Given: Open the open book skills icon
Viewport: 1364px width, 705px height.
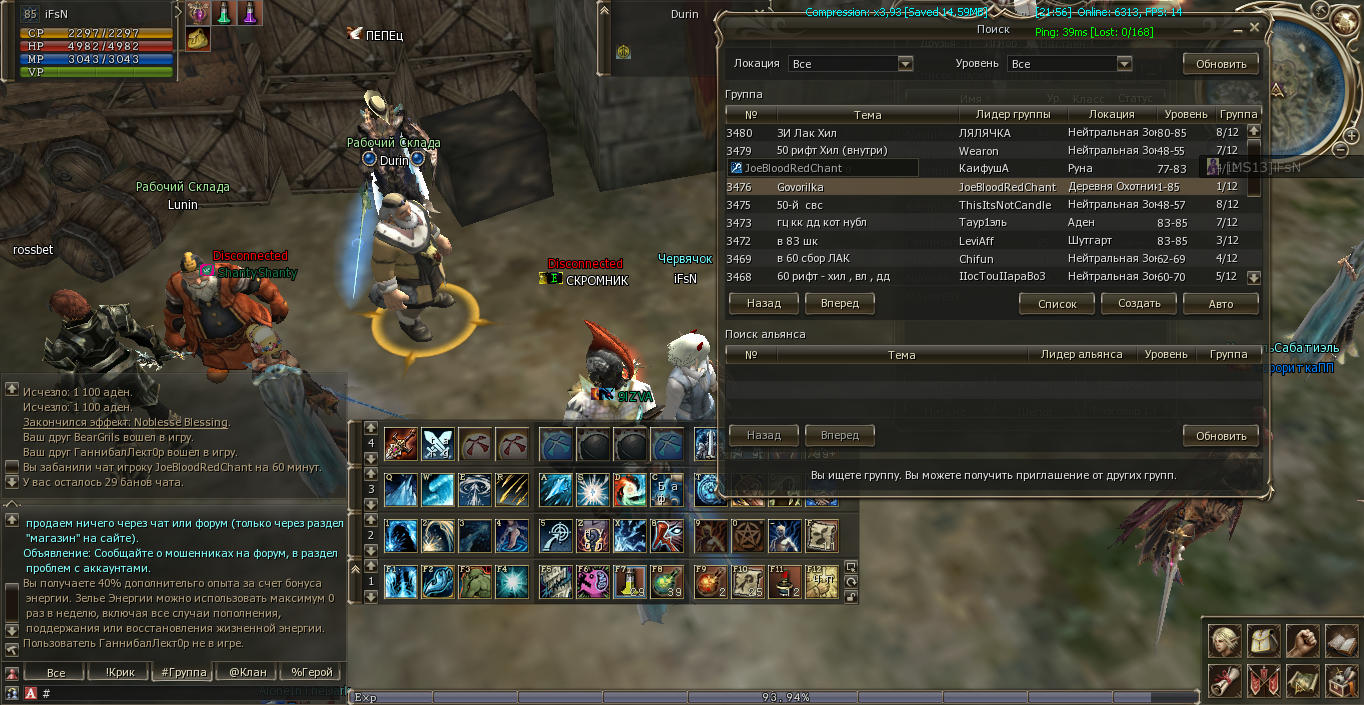Looking at the screenshot, I should [1339, 640].
